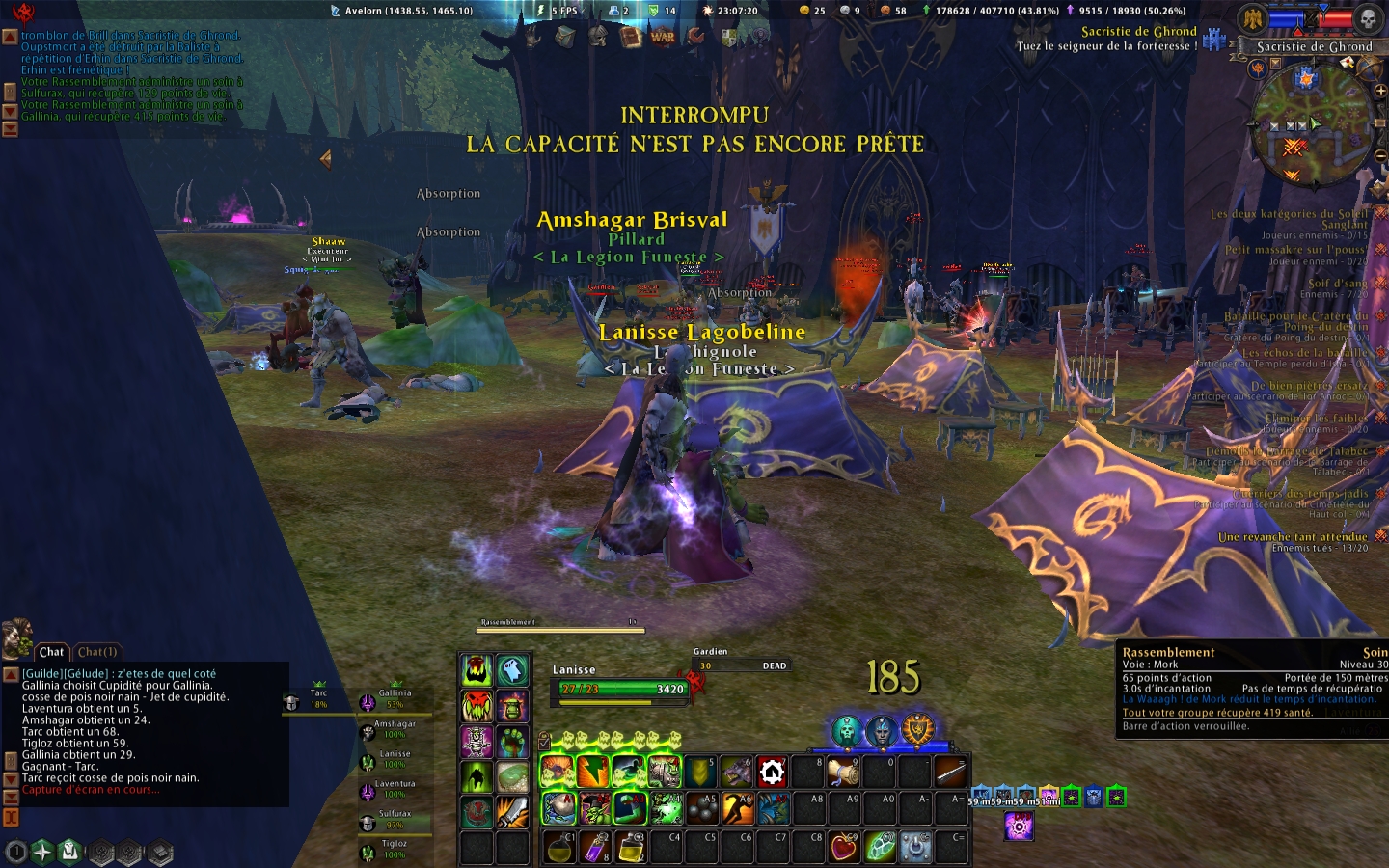Image resolution: width=1389 pixels, height=868 pixels.
Task: Use the red heart item in hotbar
Action: point(844,847)
